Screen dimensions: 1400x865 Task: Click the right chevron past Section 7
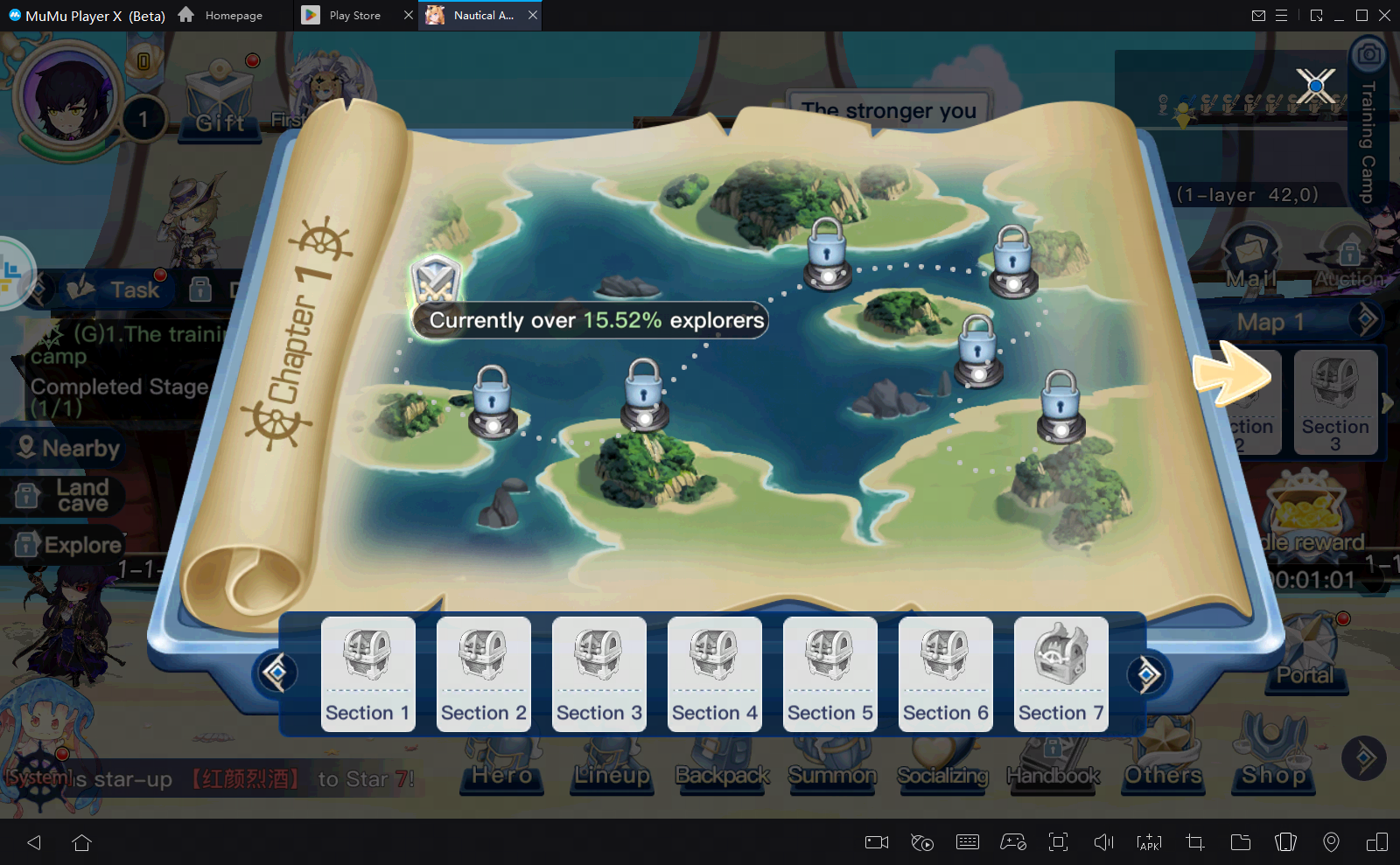click(x=1149, y=674)
